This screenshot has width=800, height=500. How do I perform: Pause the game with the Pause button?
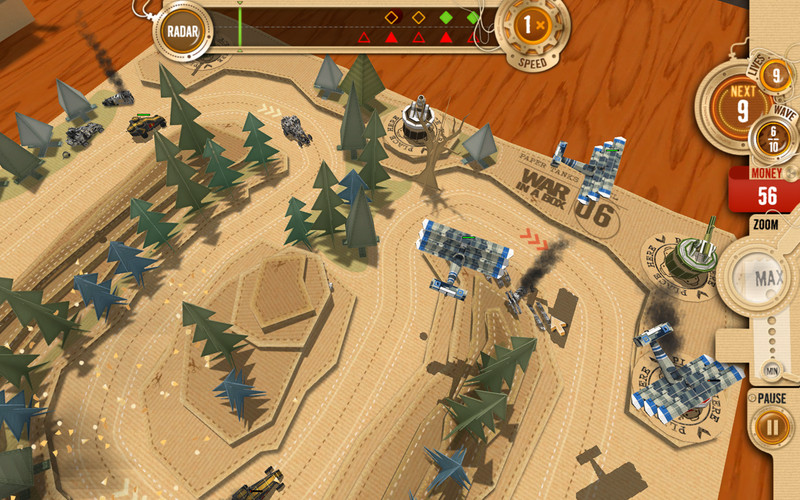point(771,428)
